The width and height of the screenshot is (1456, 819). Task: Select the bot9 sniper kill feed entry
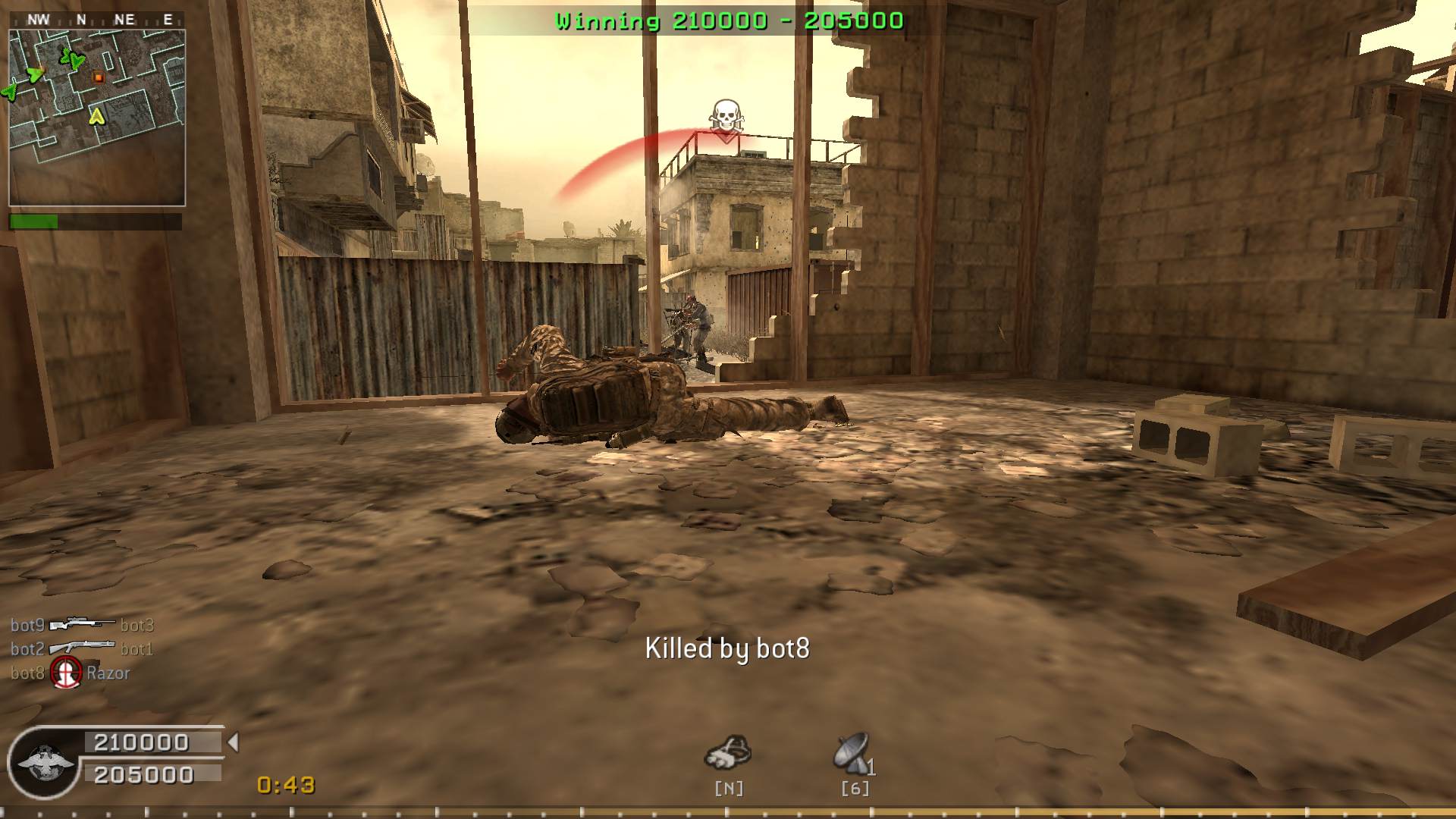click(82, 625)
